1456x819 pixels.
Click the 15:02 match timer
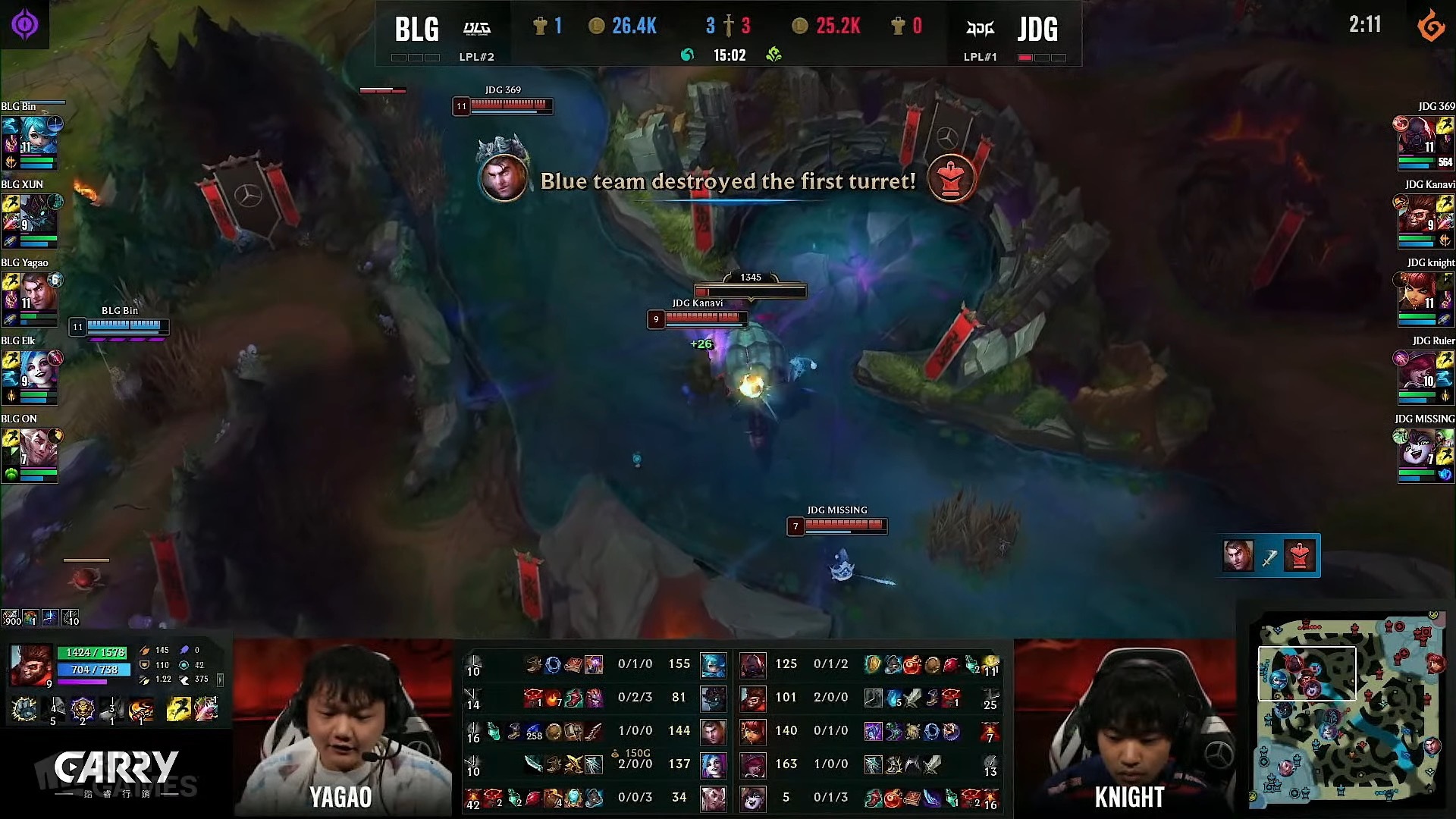(x=730, y=55)
